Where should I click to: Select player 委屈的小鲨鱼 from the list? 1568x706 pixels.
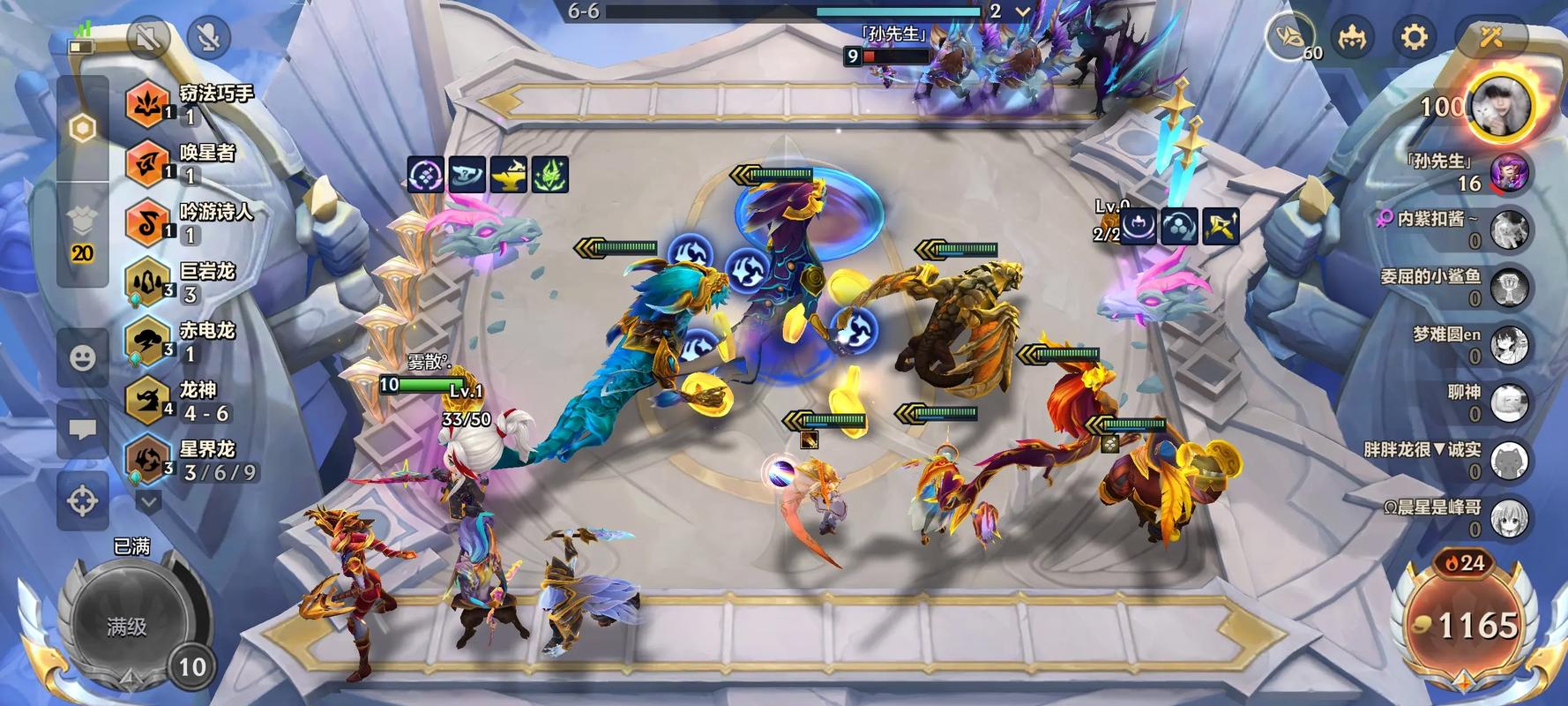tap(1508, 288)
